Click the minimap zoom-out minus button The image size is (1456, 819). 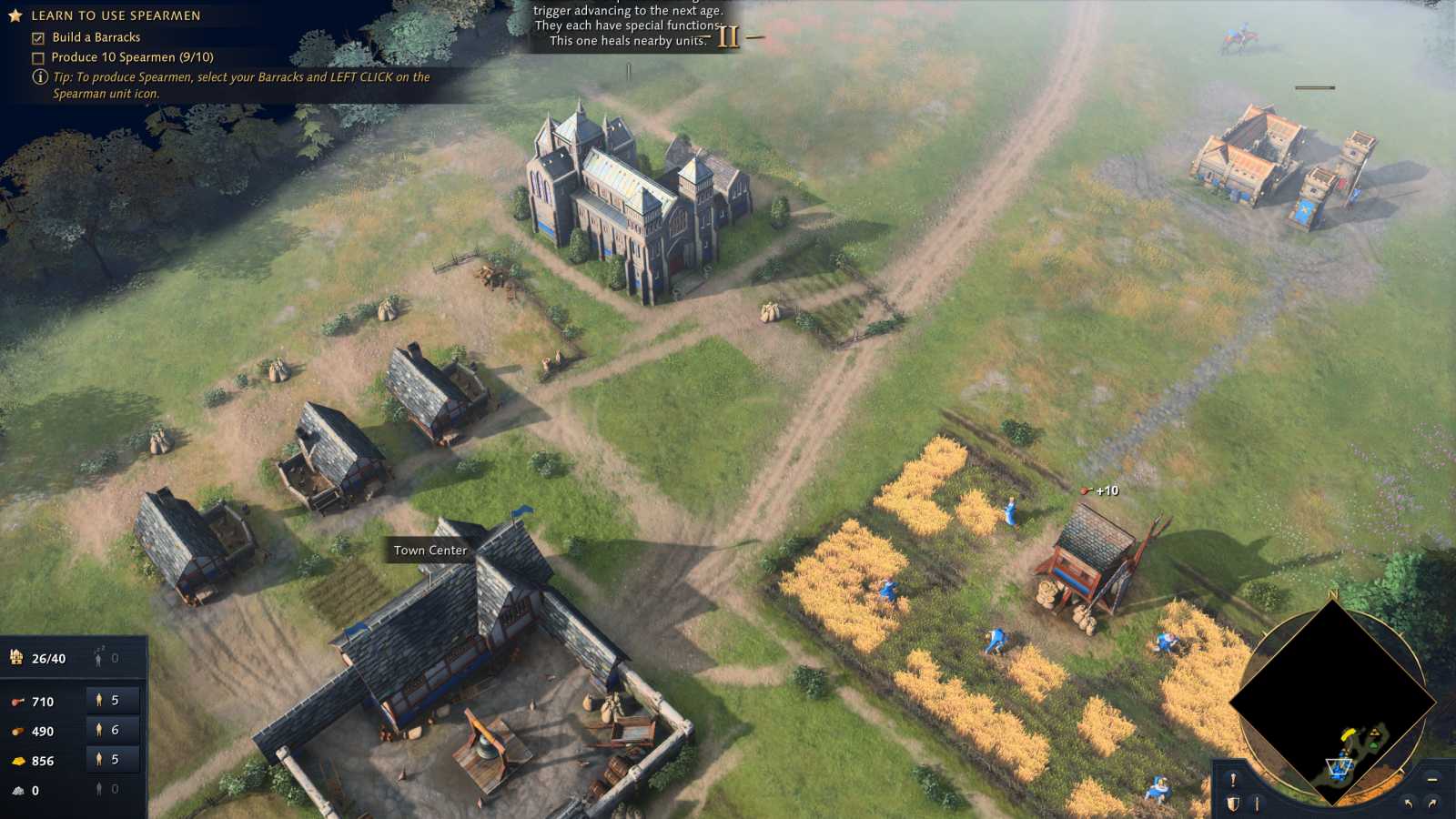[1431, 780]
